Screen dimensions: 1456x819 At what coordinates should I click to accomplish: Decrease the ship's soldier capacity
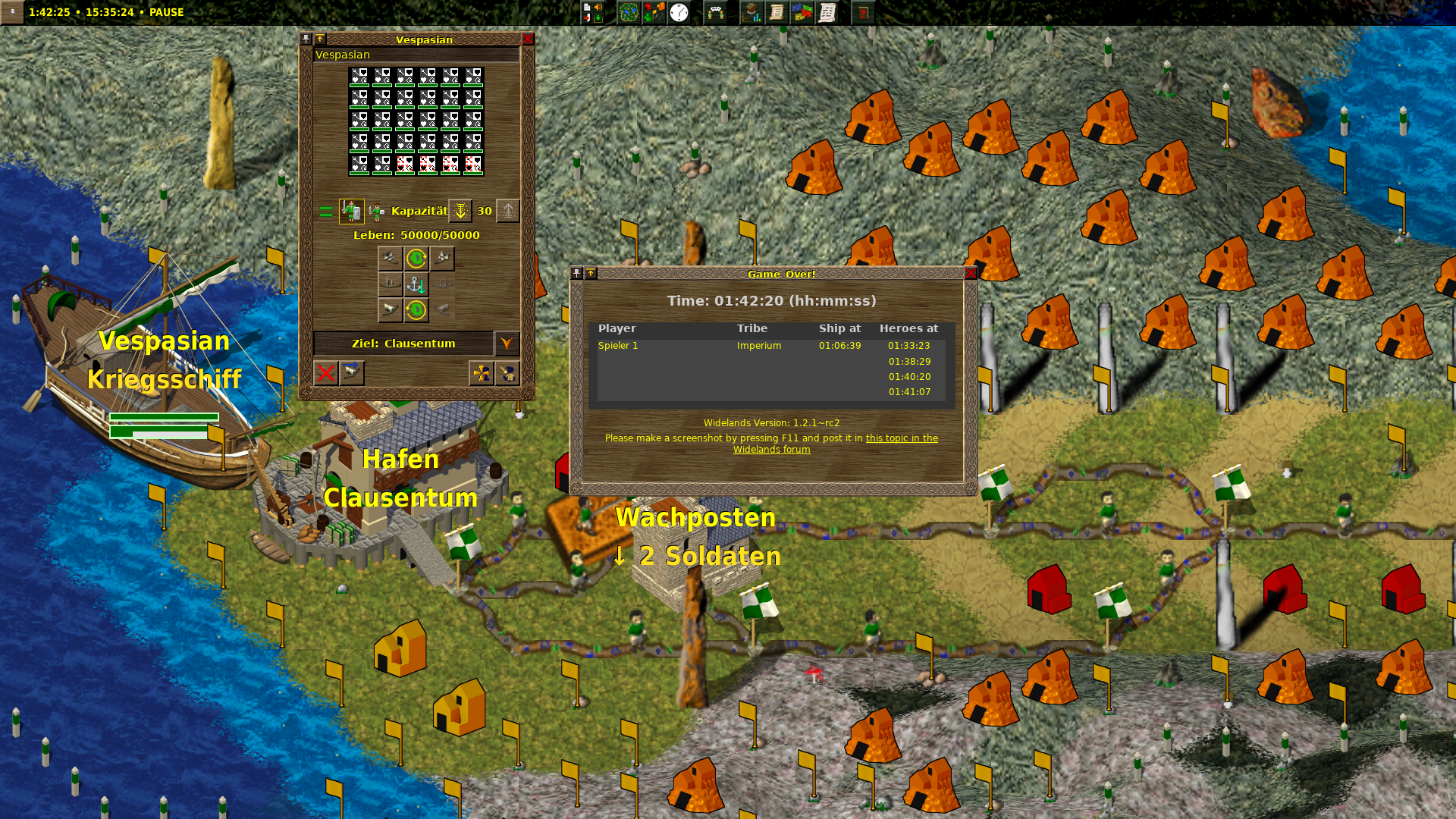click(460, 211)
